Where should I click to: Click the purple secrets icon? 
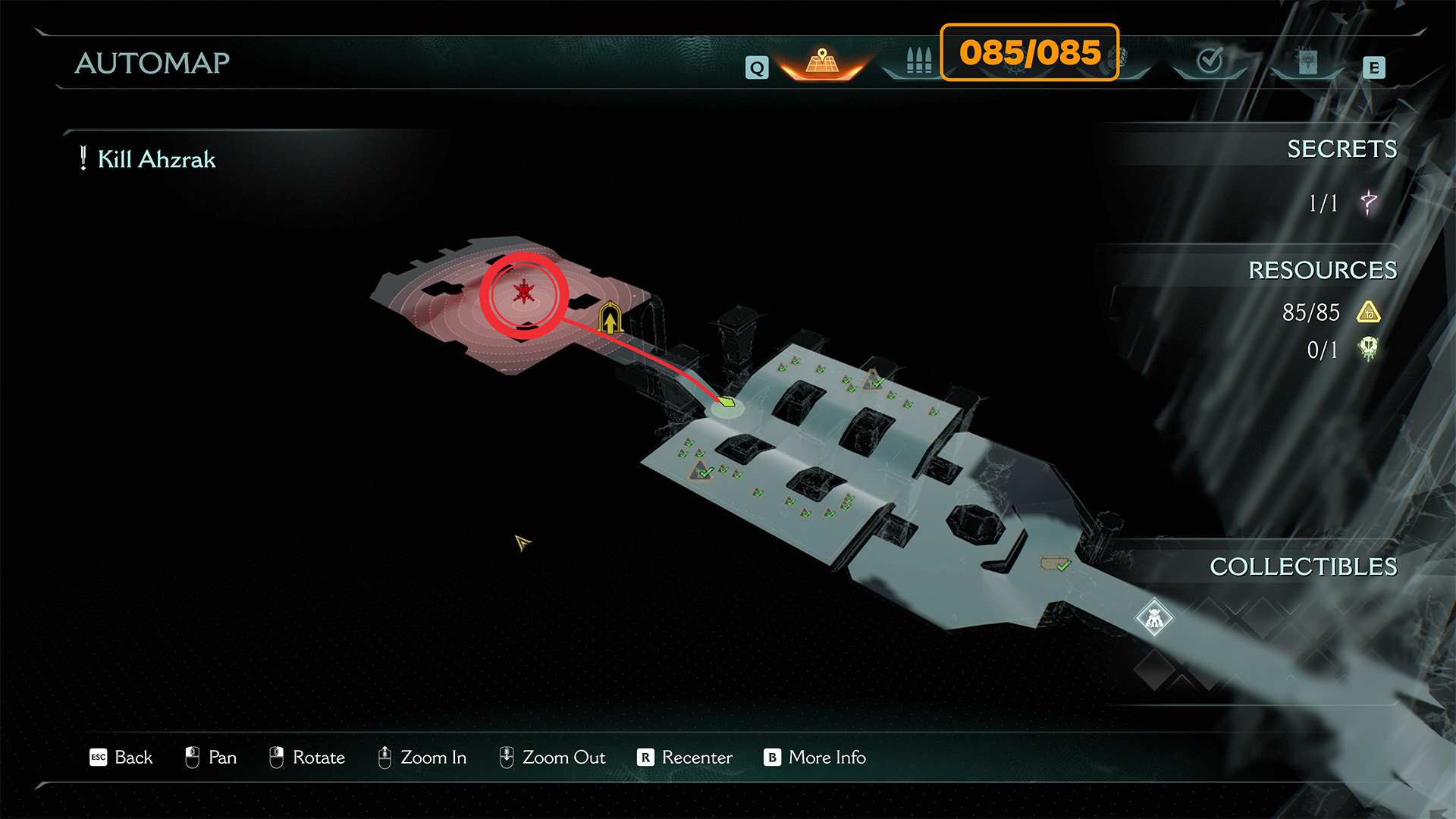(x=1368, y=202)
